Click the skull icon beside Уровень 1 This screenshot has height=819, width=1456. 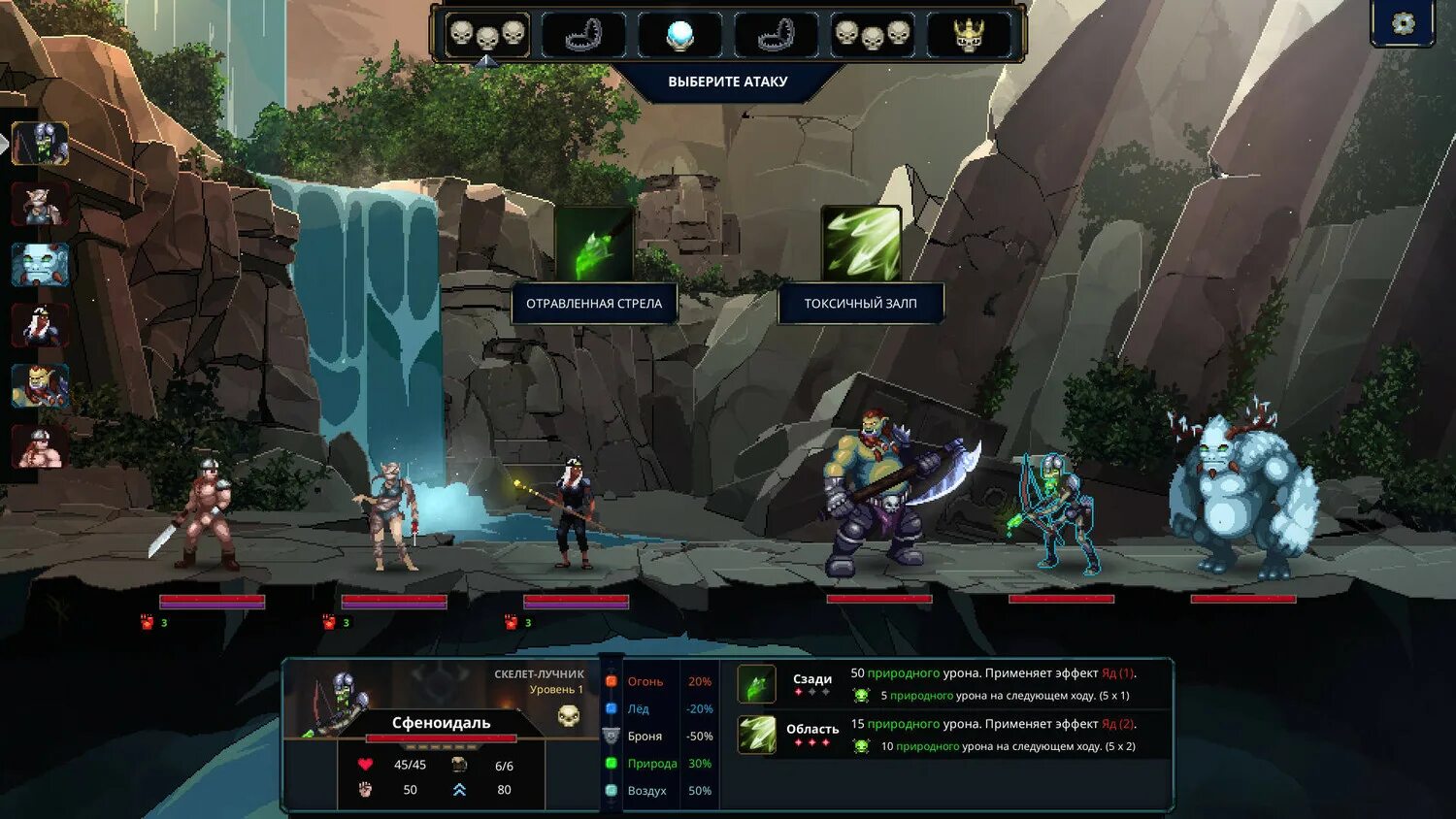pyautogui.click(x=569, y=716)
